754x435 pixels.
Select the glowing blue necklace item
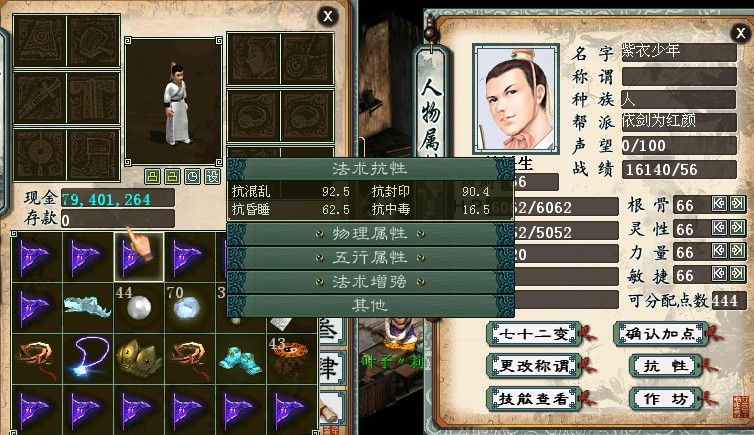87,354
